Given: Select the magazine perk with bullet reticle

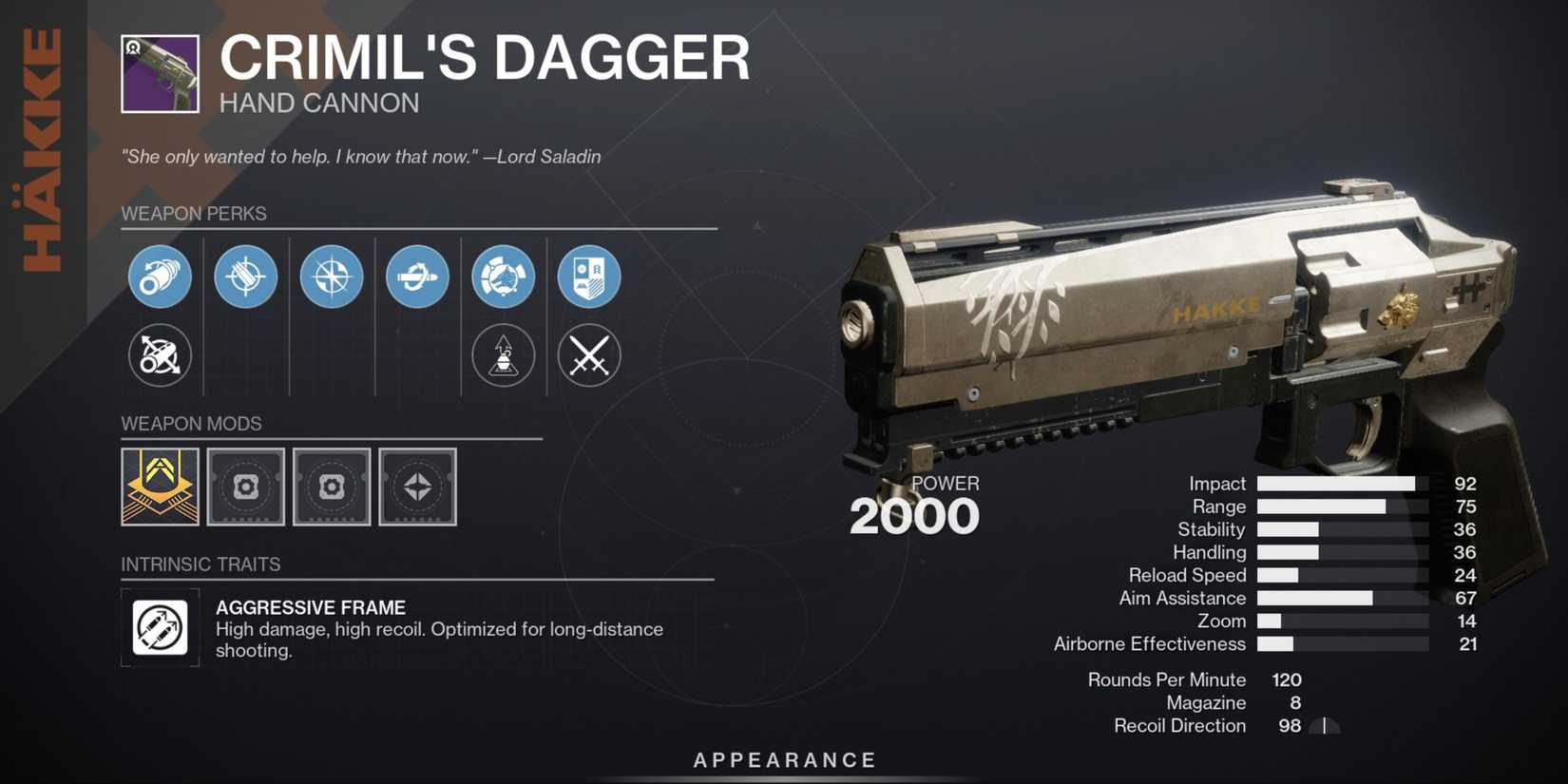Looking at the screenshot, I should 245,277.
